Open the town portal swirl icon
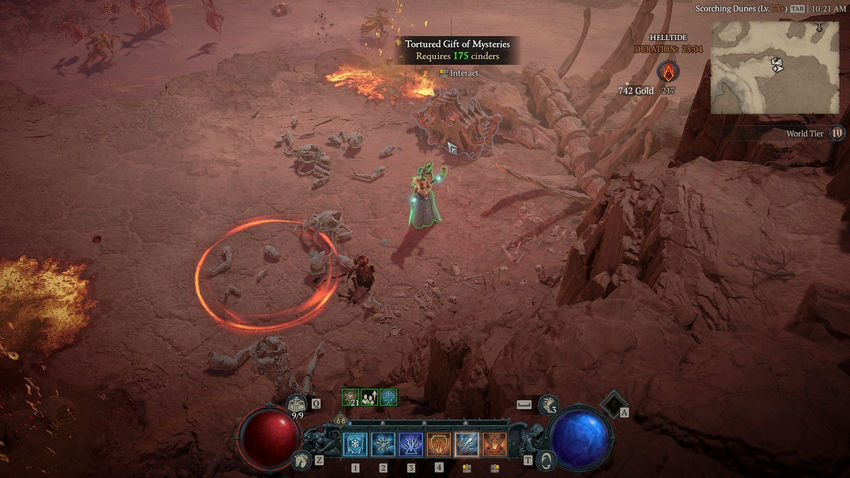This screenshot has width=850, height=478. tap(547, 460)
